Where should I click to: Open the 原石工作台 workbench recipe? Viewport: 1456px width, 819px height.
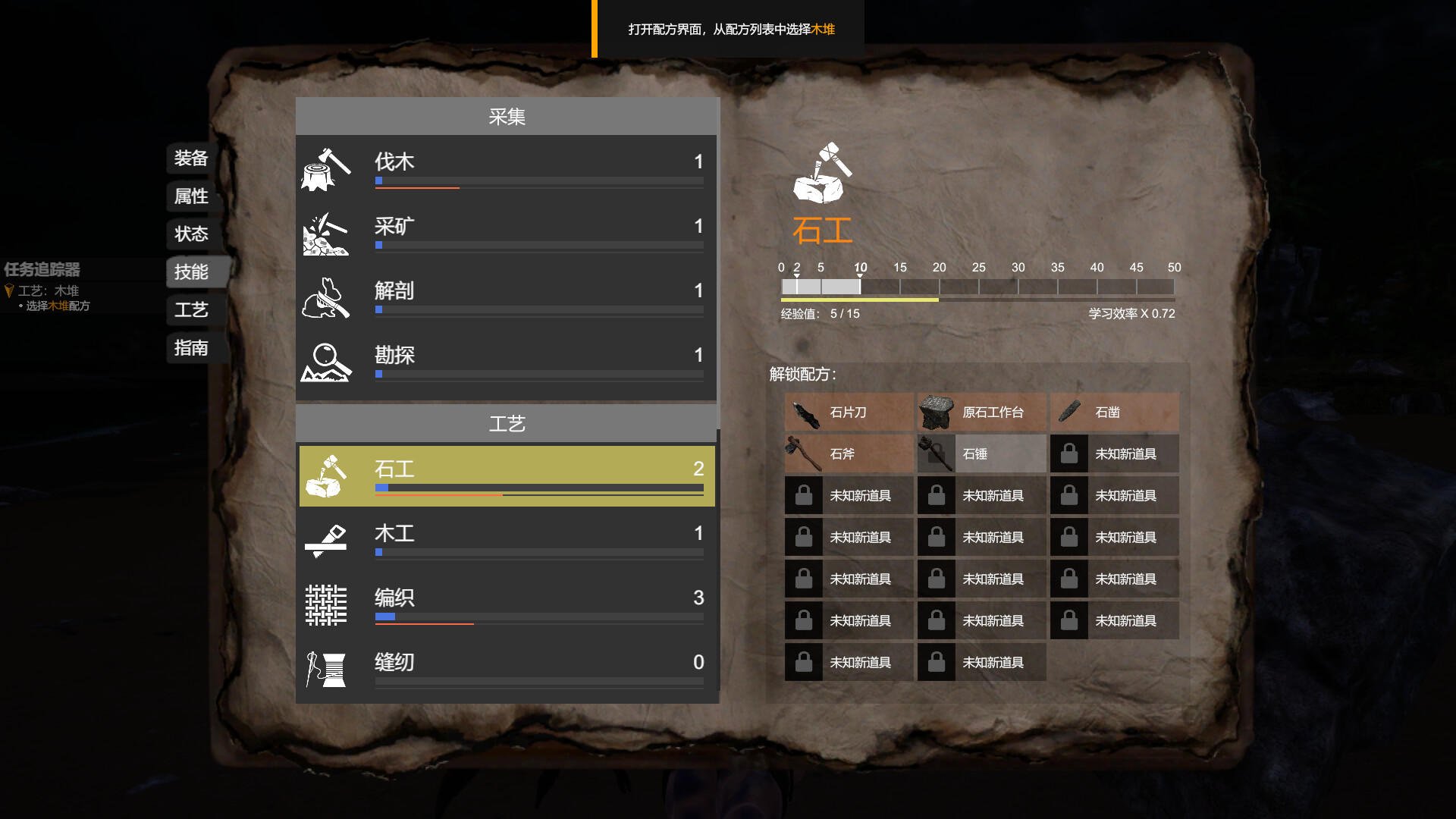point(936,412)
